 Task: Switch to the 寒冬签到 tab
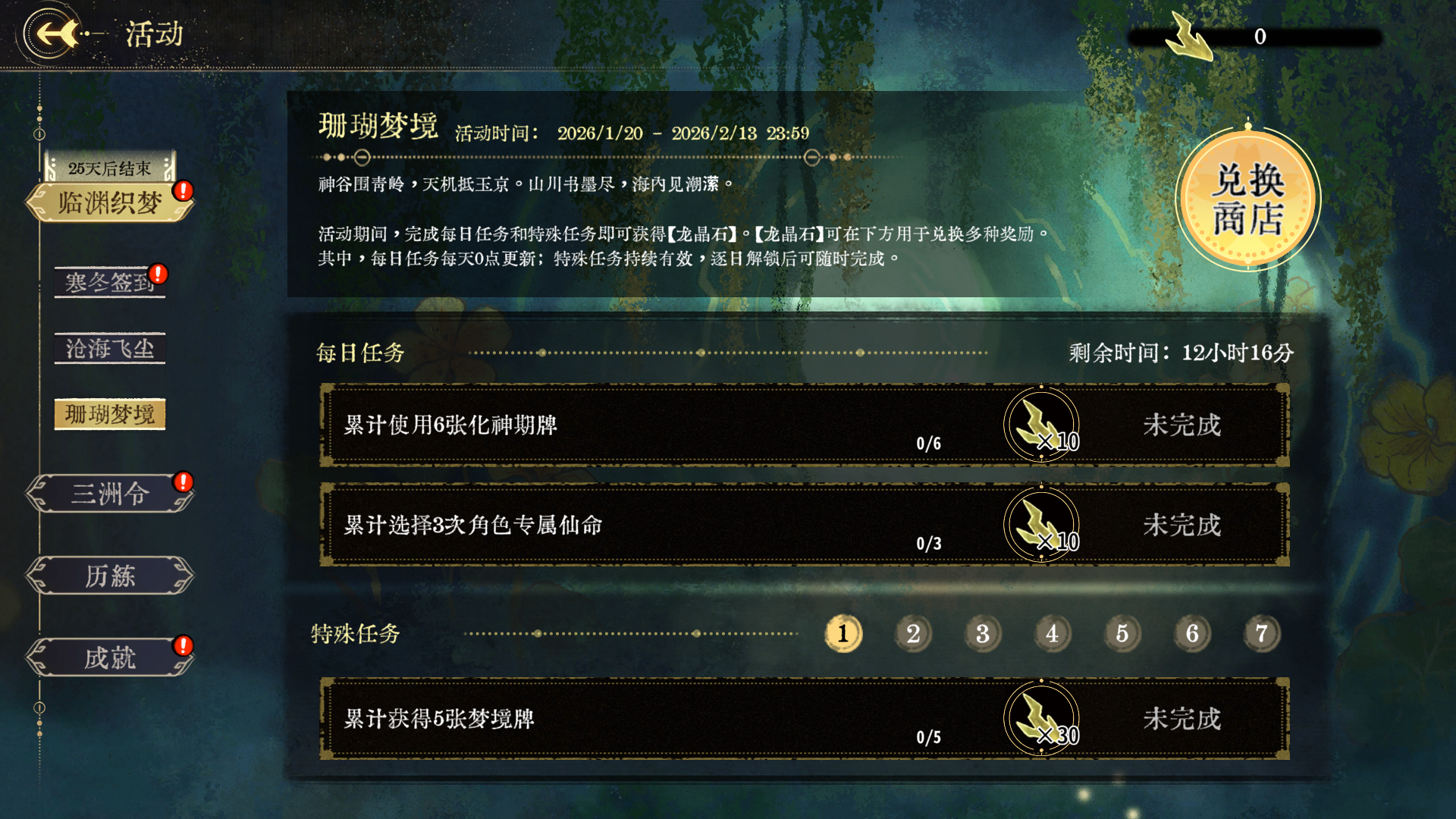tap(109, 281)
